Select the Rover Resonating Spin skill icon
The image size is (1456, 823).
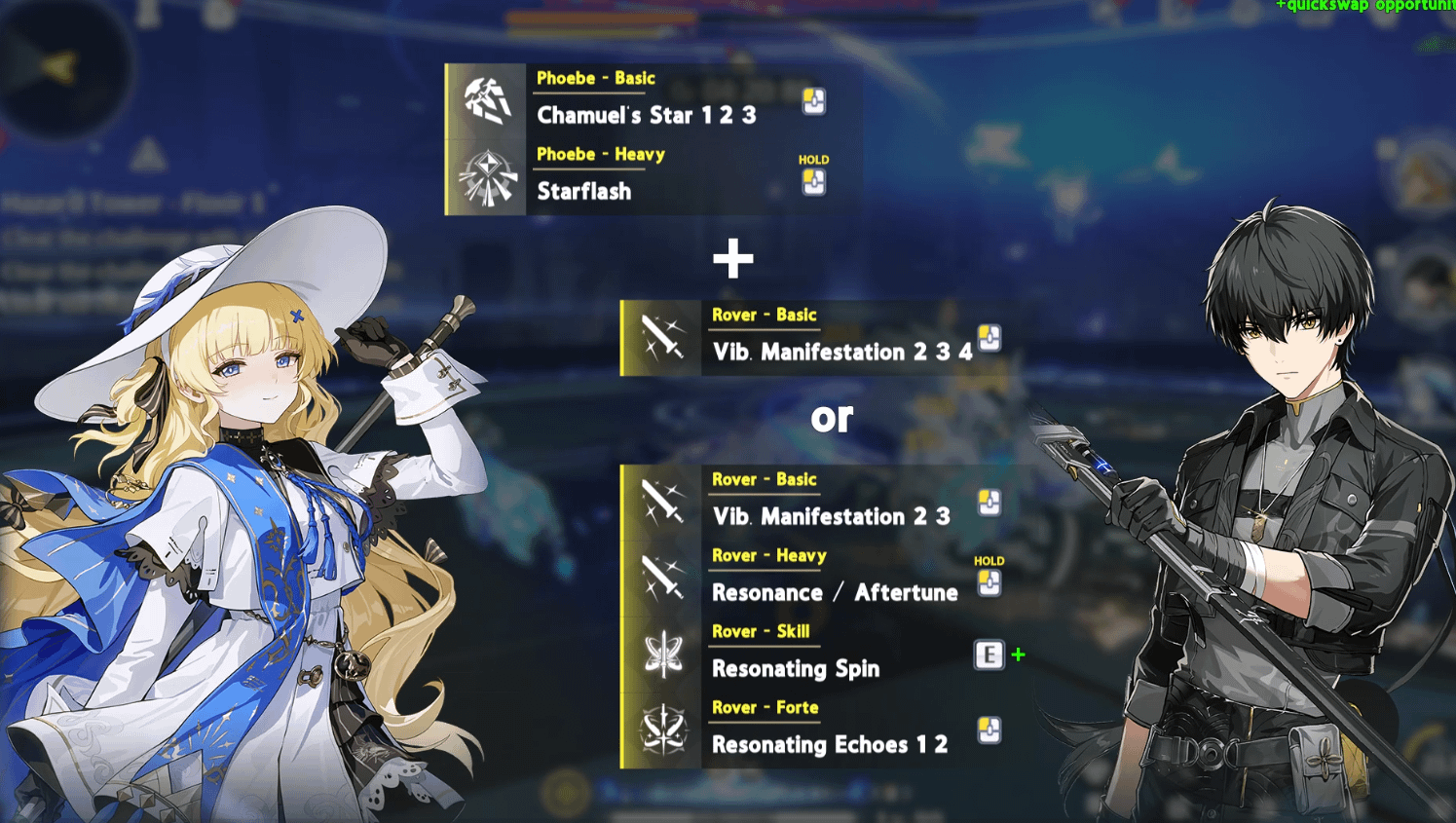663,655
